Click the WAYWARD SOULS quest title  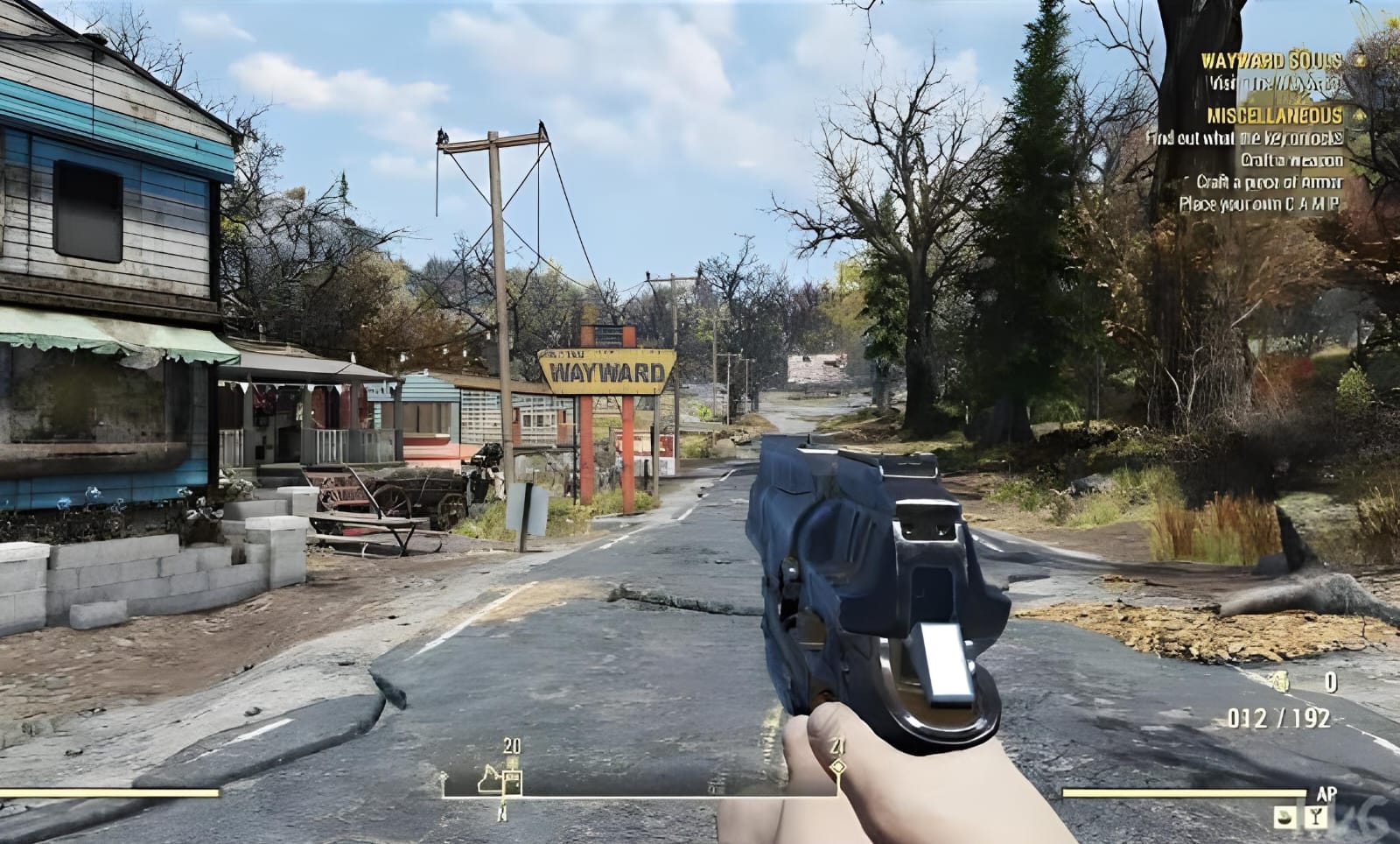coord(1271,61)
